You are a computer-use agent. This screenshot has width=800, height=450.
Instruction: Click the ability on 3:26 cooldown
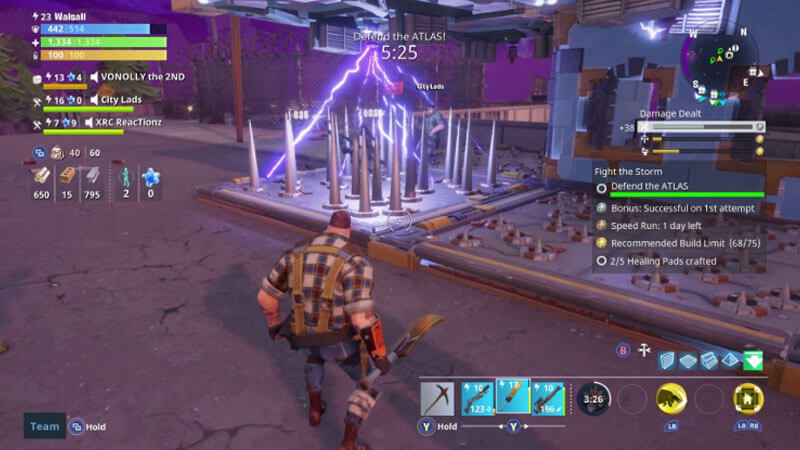tap(595, 398)
